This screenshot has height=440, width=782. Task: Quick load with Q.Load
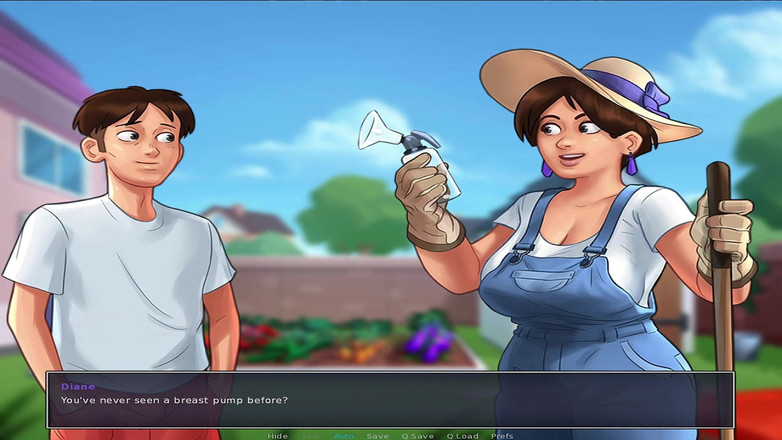tap(462, 436)
